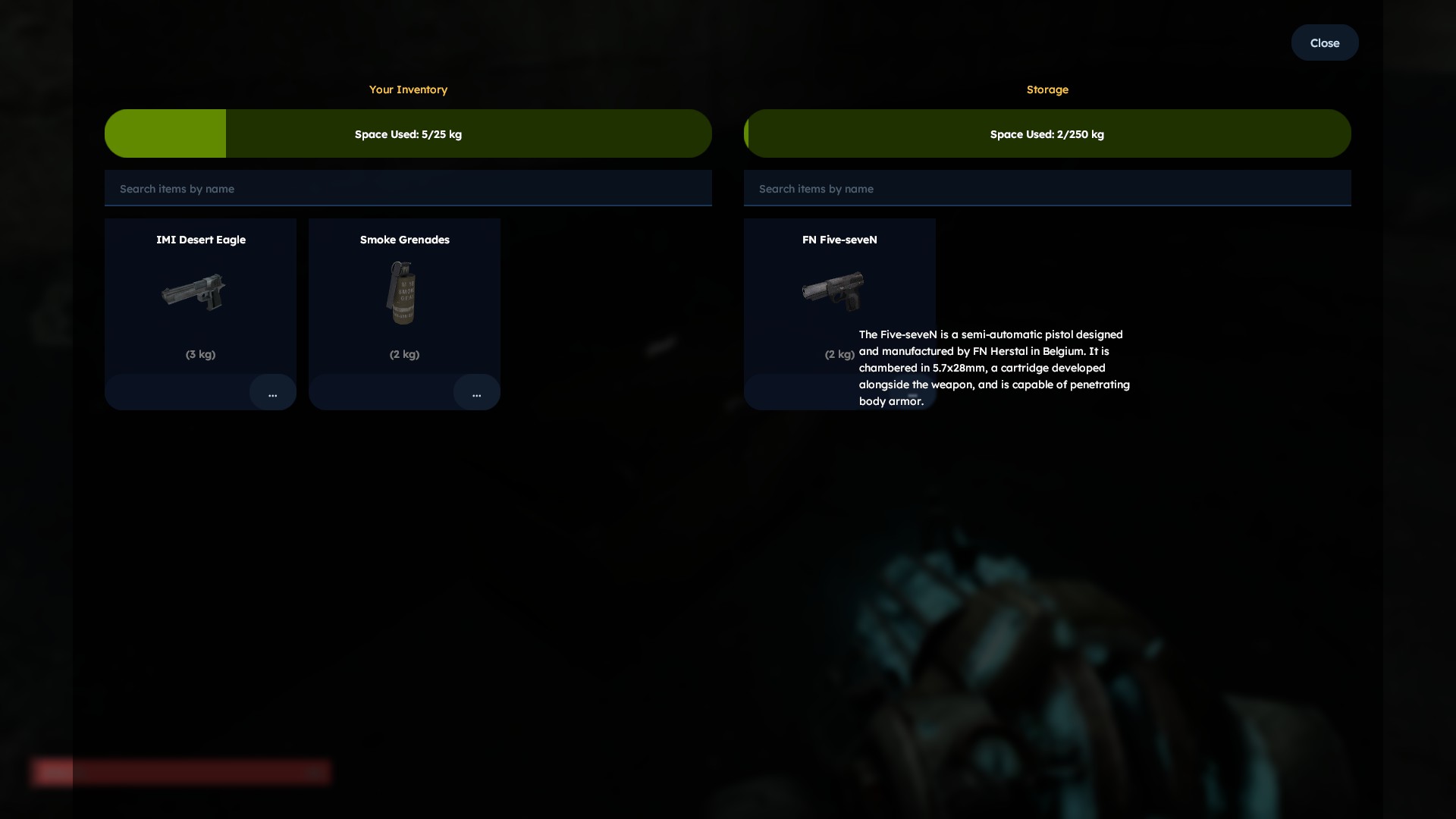The height and width of the screenshot is (819, 1456).
Task: Close the storage window
Action: (1324, 43)
